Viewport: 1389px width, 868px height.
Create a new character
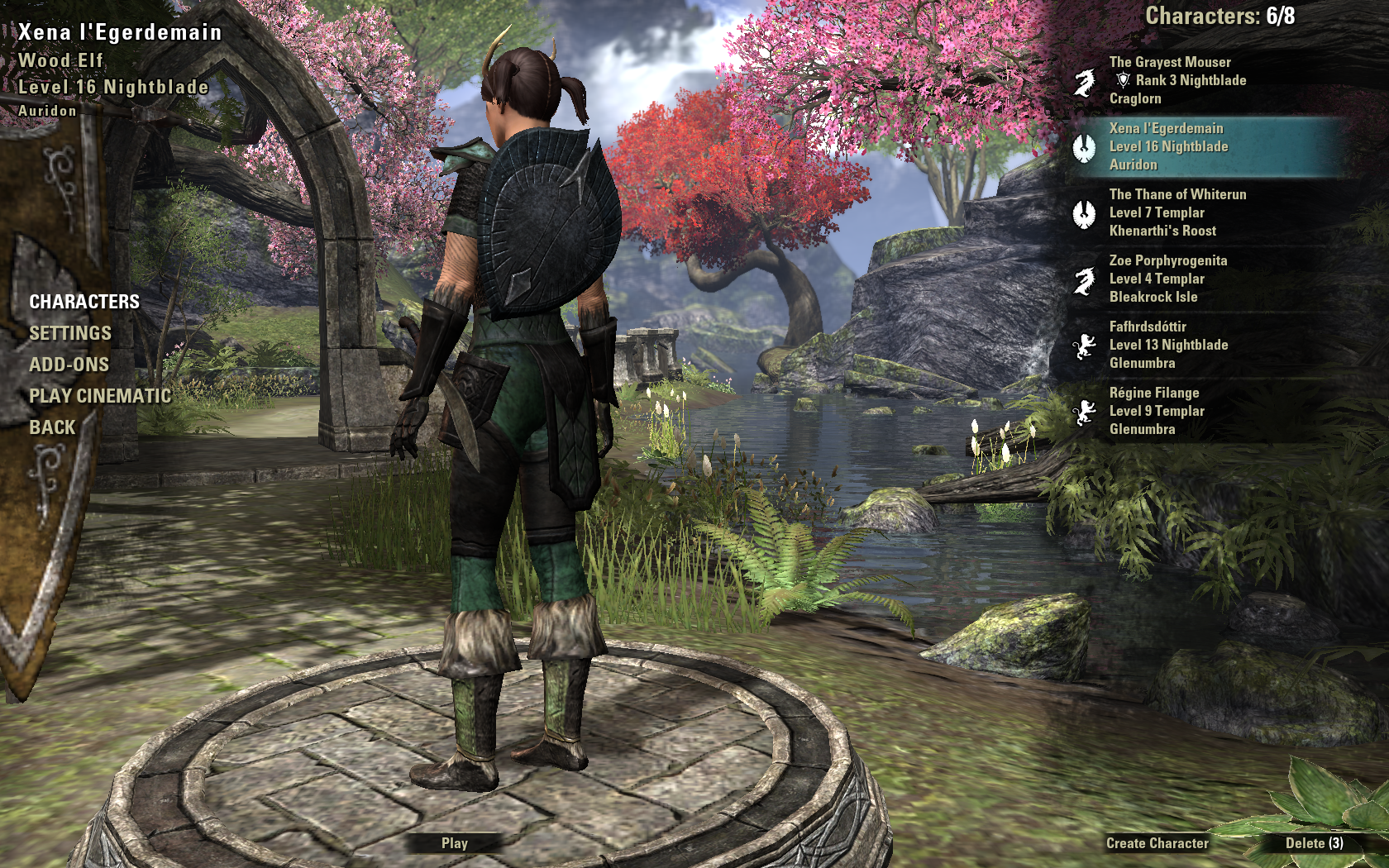click(1157, 843)
